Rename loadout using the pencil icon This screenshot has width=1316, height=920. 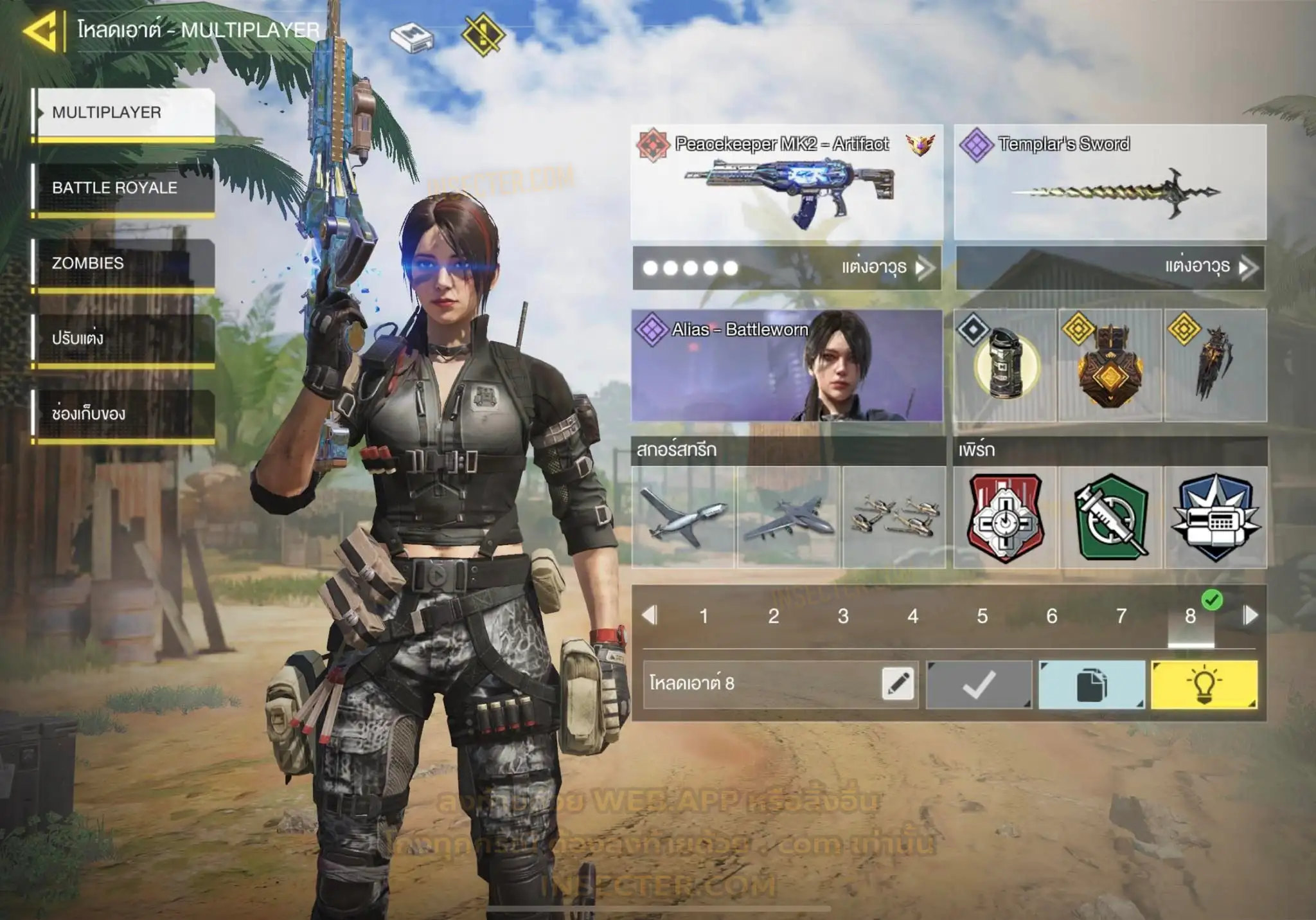click(898, 683)
